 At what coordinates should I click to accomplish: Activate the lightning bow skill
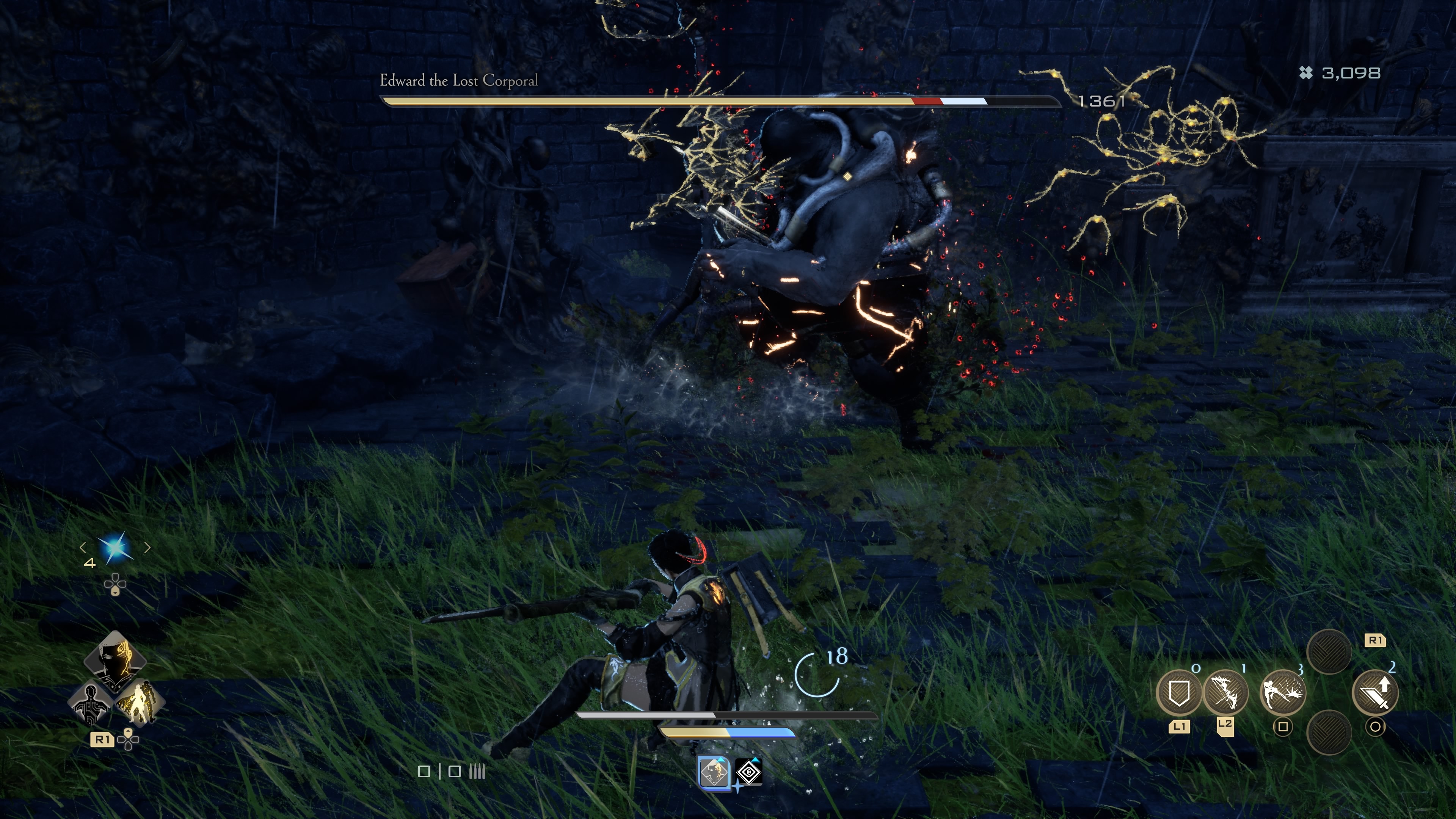[1225, 692]
